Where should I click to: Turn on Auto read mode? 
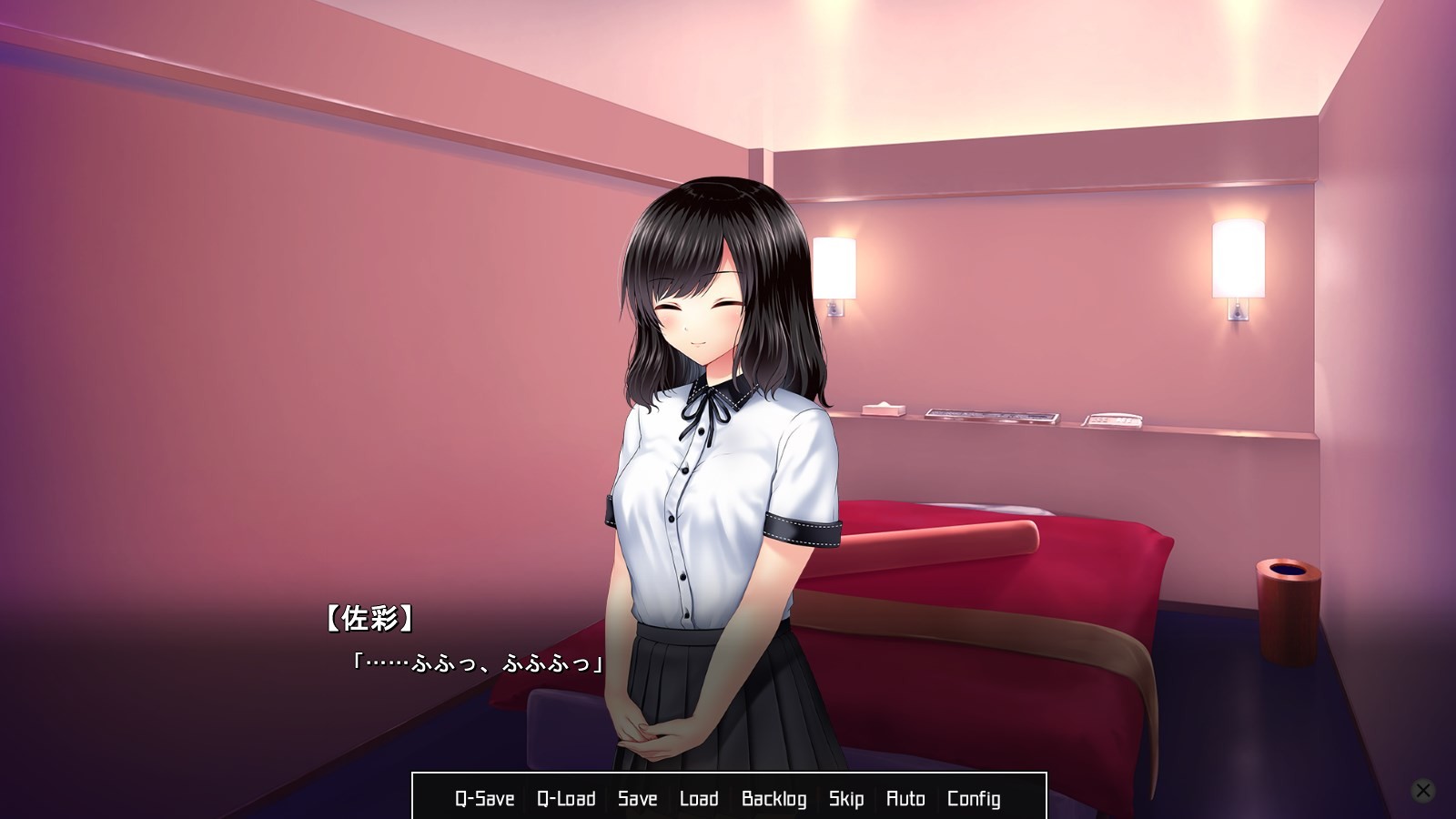[906, 798]
